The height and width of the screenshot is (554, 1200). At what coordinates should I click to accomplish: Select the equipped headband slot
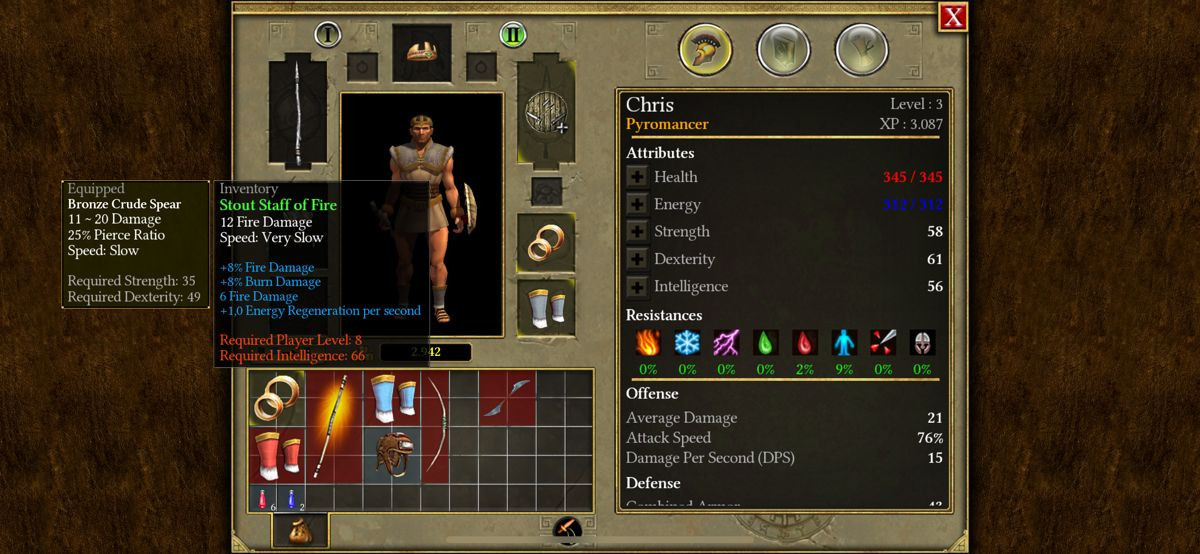click(421, 53)
